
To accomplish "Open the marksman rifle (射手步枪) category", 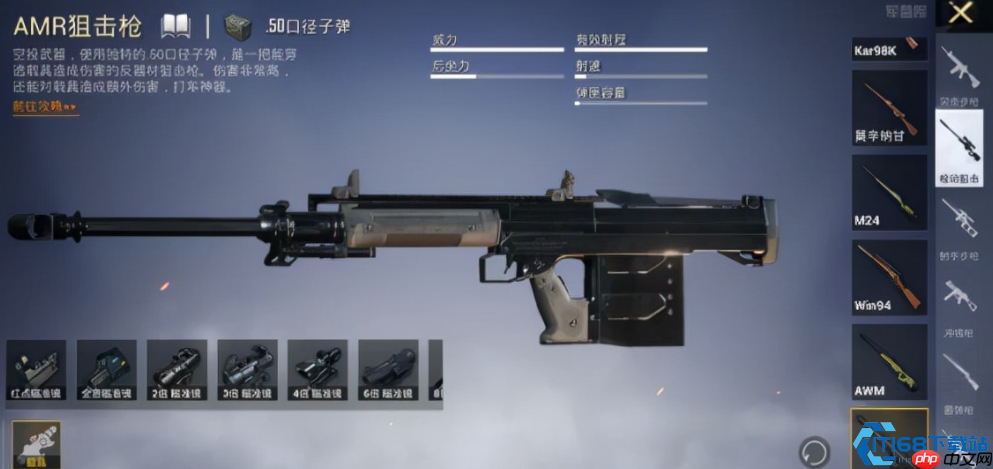I will (x=959, y=226).
